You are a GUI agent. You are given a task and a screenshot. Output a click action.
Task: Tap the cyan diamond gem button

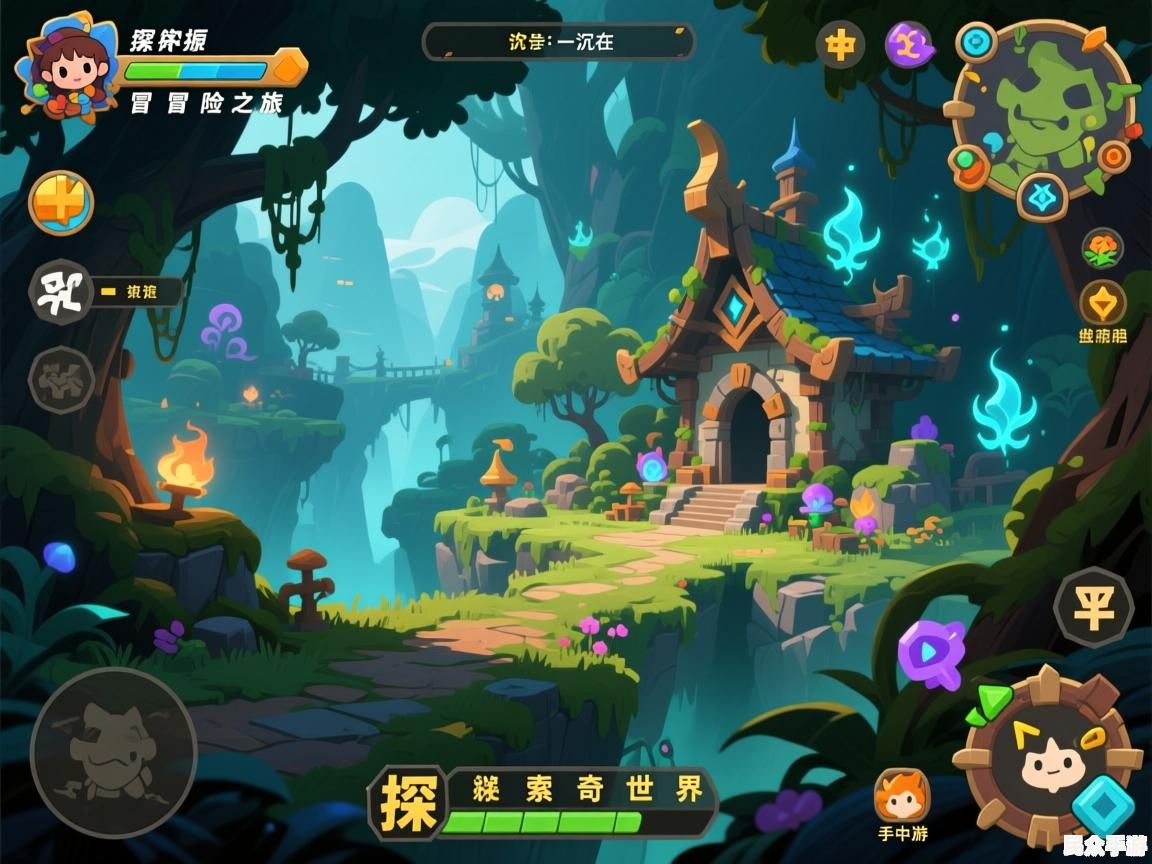coord(1105,803)
